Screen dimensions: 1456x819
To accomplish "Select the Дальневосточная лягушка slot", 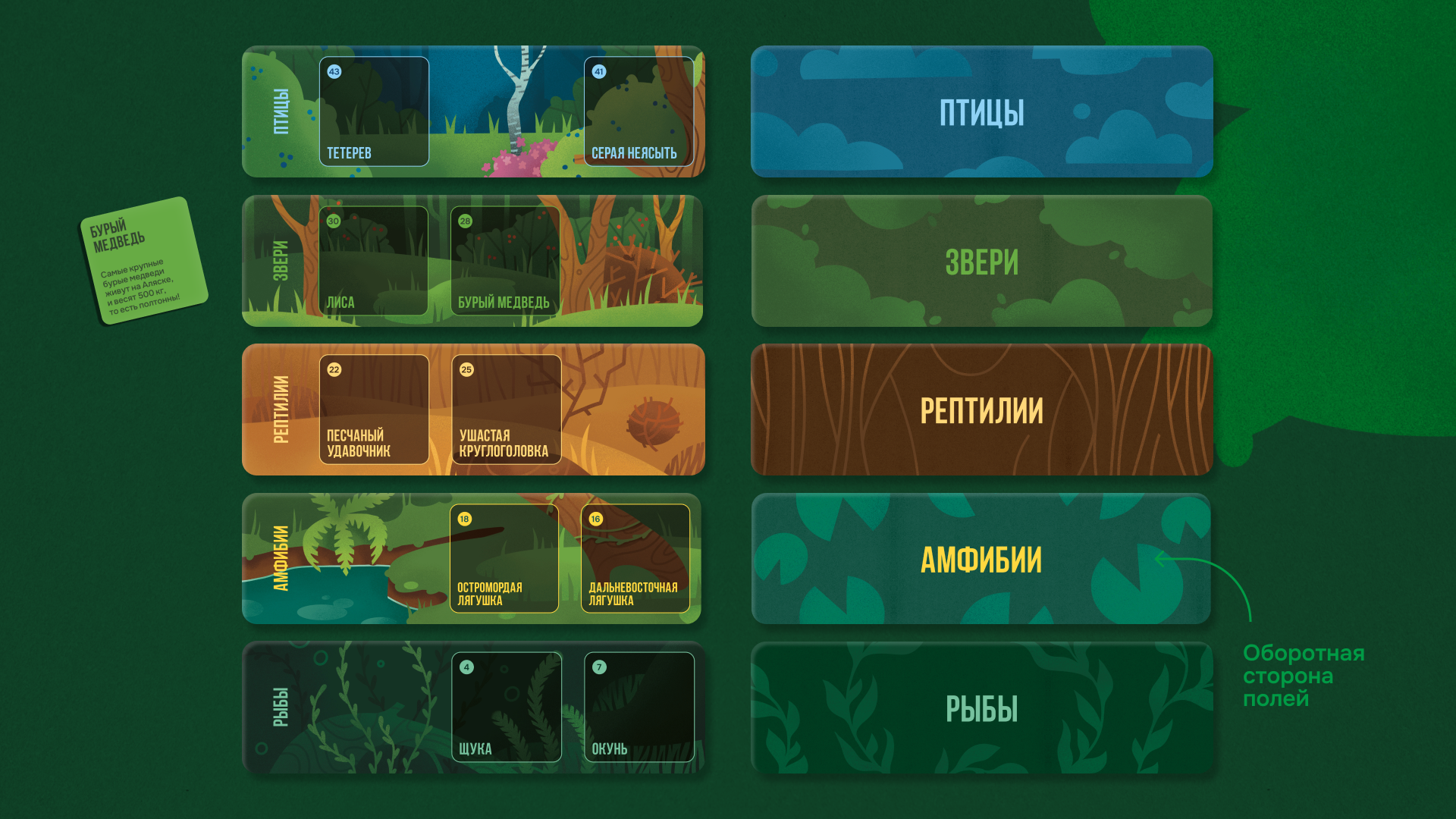I will pos(635,558).
